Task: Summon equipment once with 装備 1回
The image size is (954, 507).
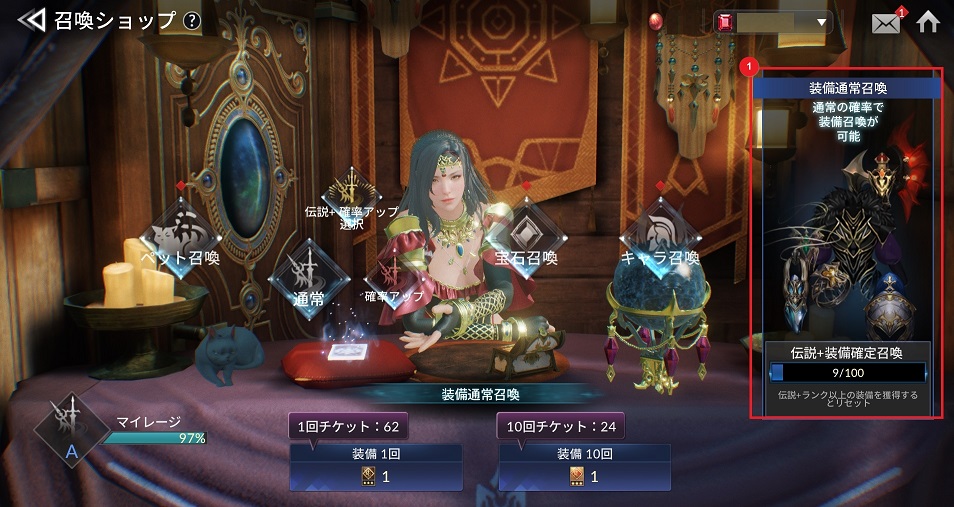Action: tap(376, 467)
